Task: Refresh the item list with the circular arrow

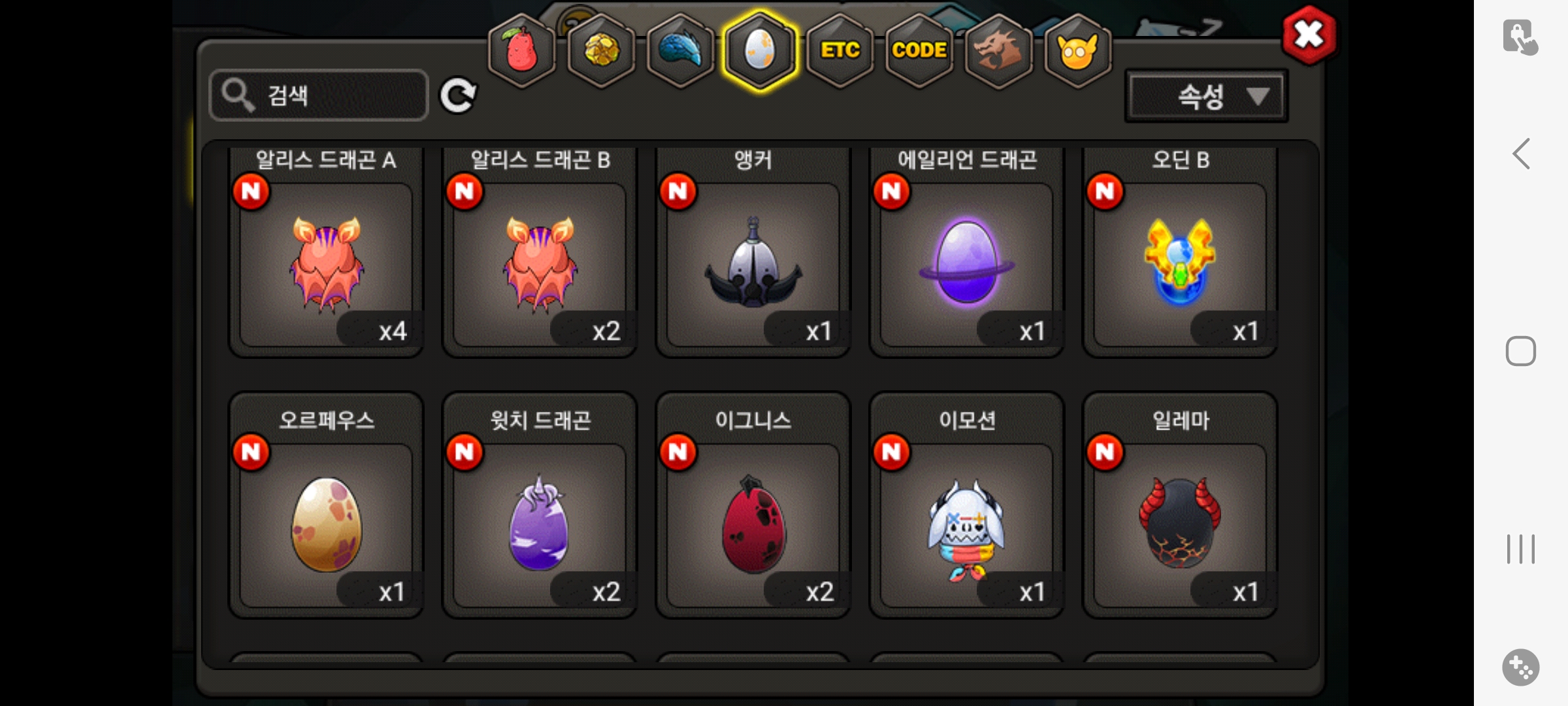Action: 457,96
